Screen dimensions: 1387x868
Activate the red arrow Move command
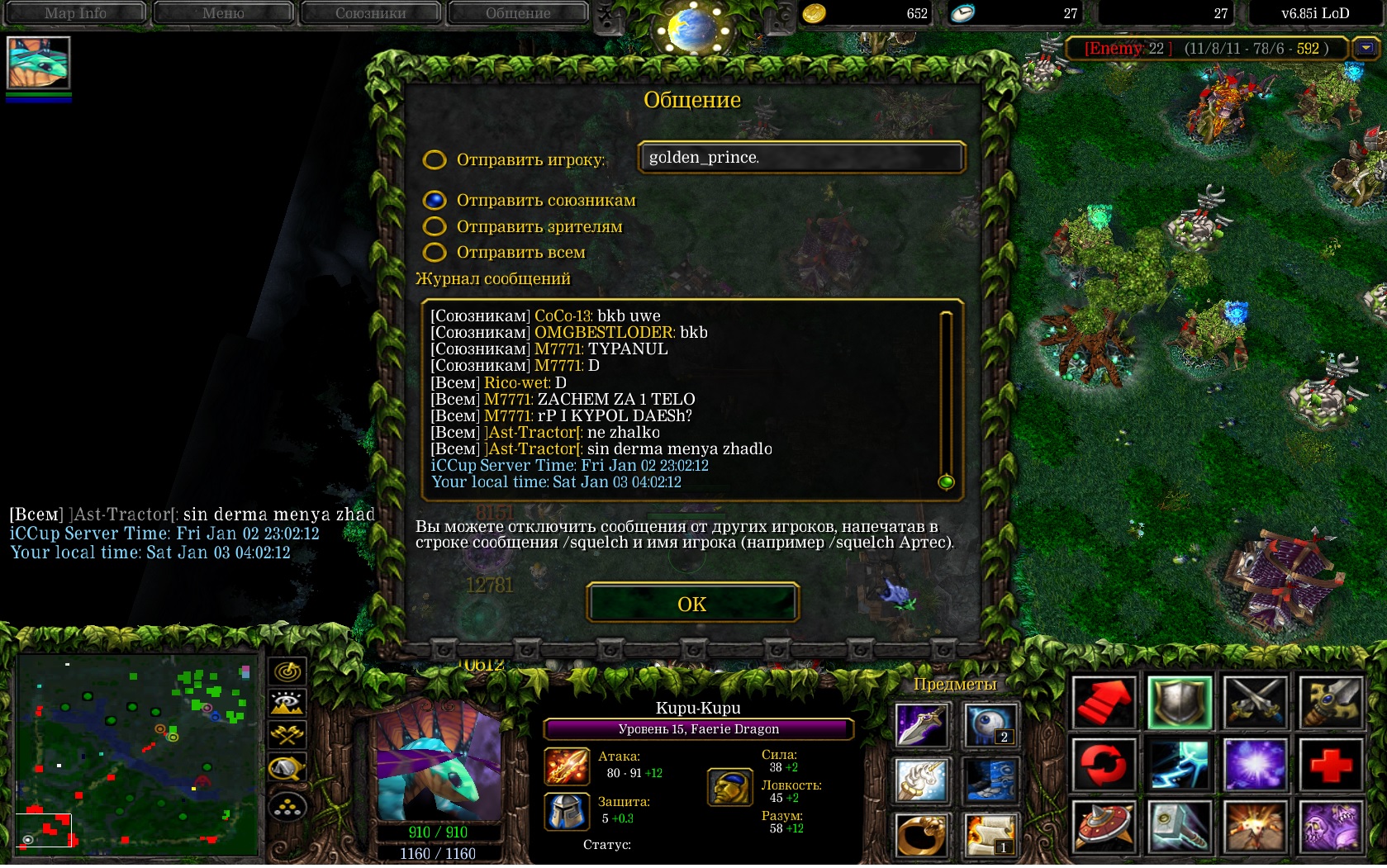click(1103, 703)
